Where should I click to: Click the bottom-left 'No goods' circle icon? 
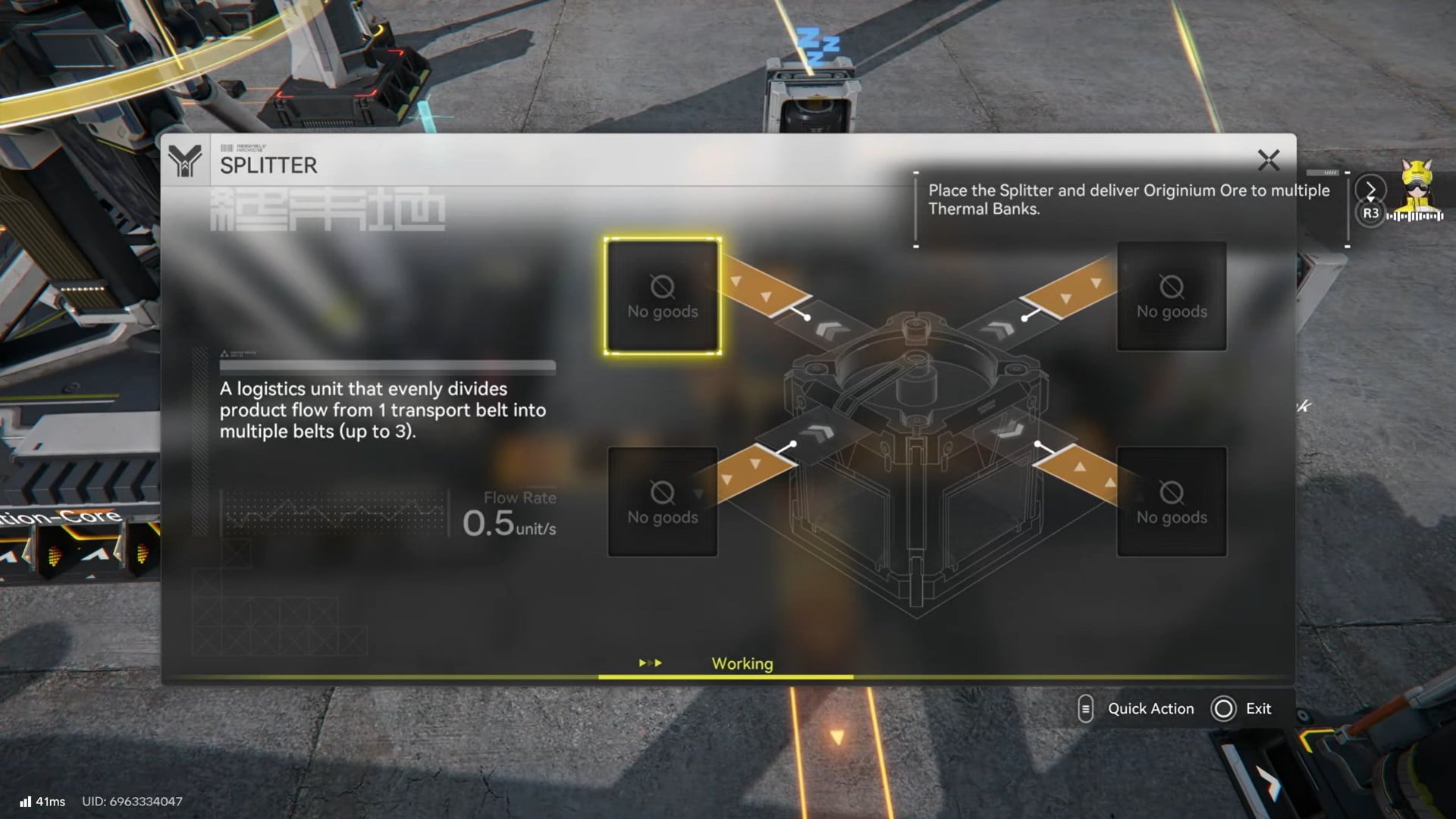point(661,491)
